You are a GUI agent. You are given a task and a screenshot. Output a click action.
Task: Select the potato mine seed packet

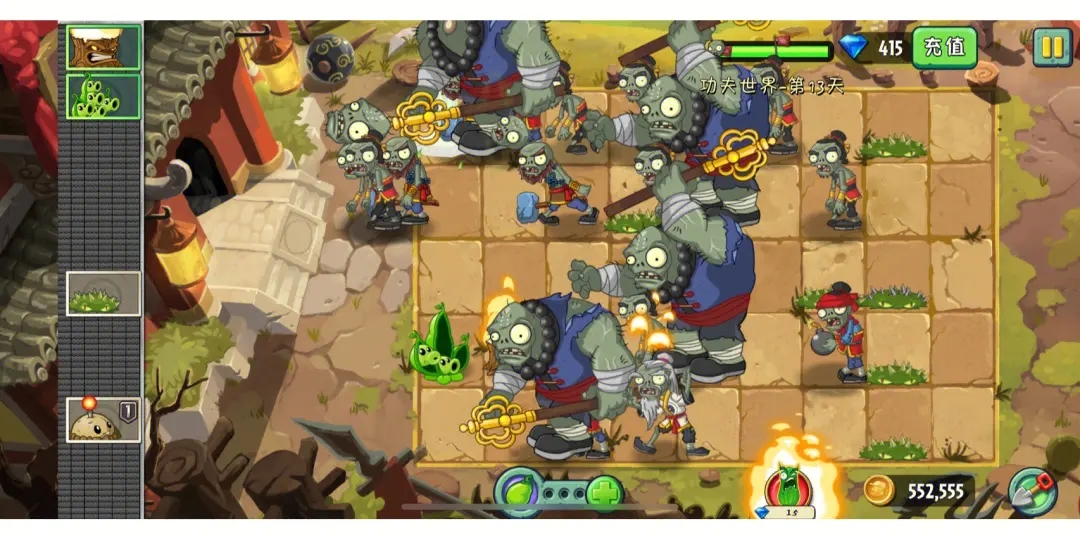tap(103, 420)
